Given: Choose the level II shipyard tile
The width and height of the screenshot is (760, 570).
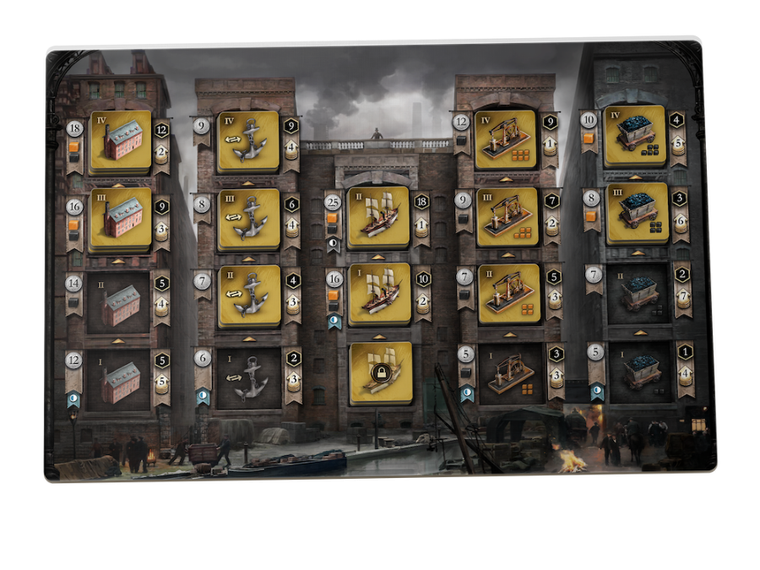Looking at the screenshot, I should 379,217.
